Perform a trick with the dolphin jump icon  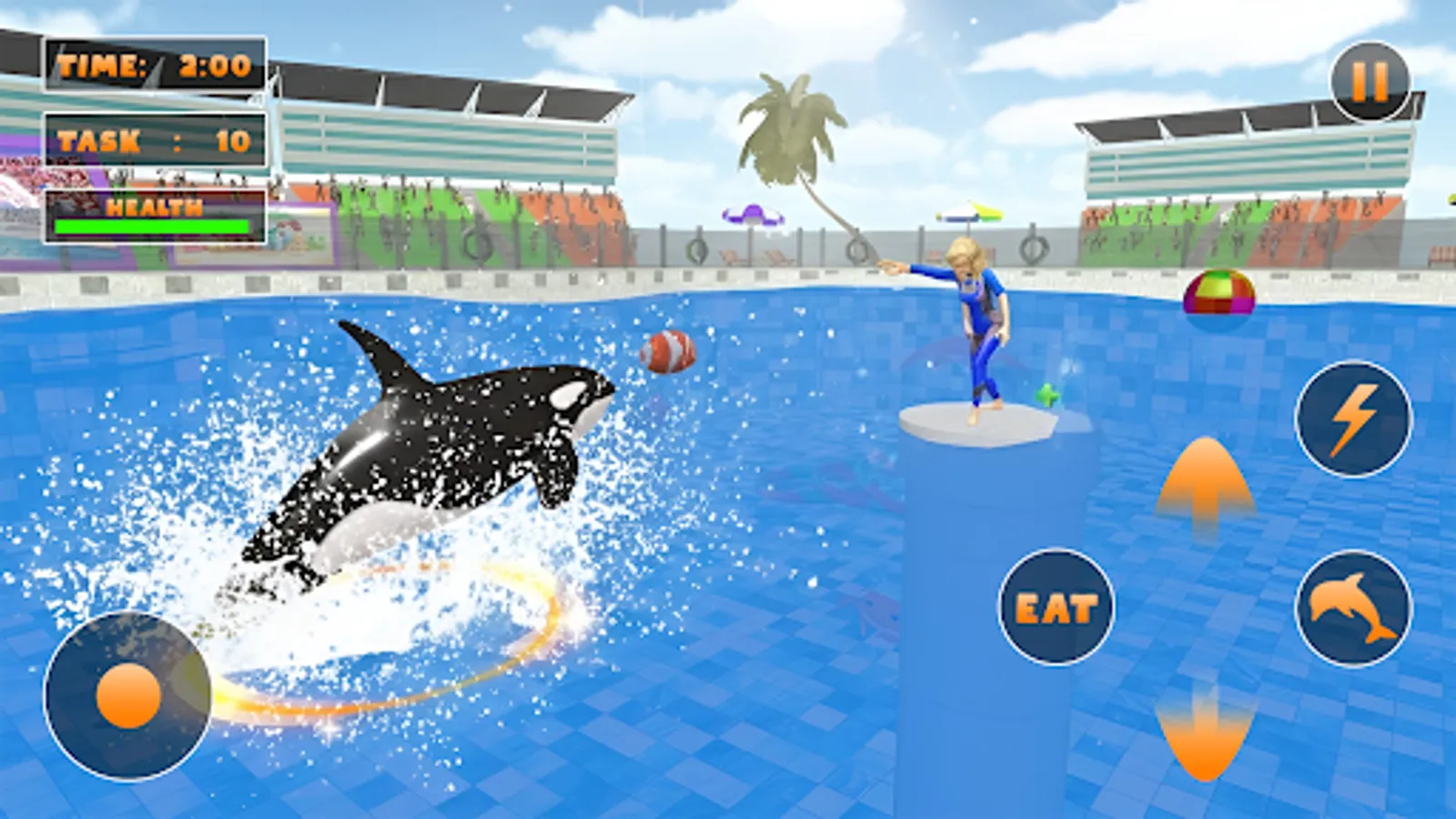click(x=1352, y=608)
